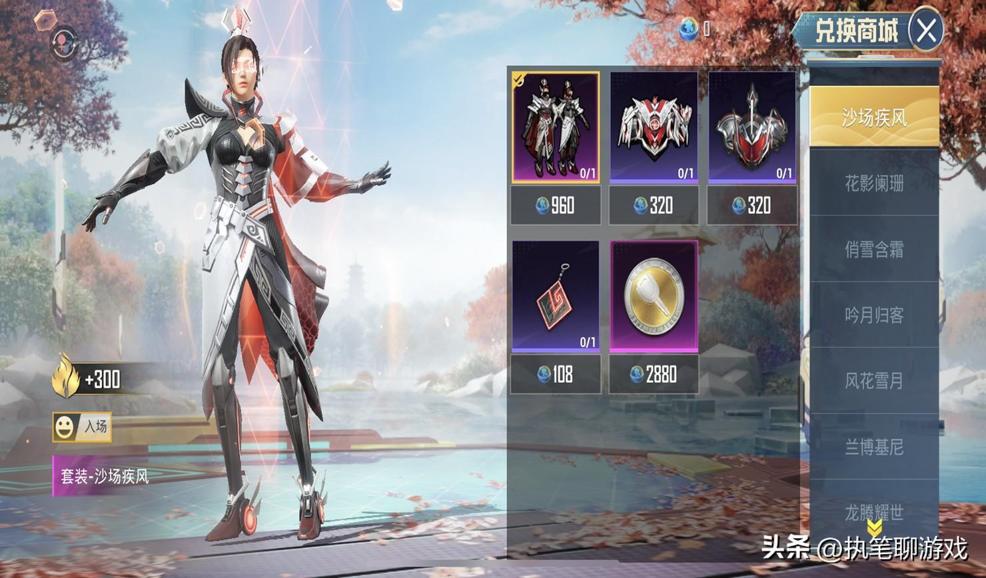Open the 俏雪含霜 category

(873, 249)
